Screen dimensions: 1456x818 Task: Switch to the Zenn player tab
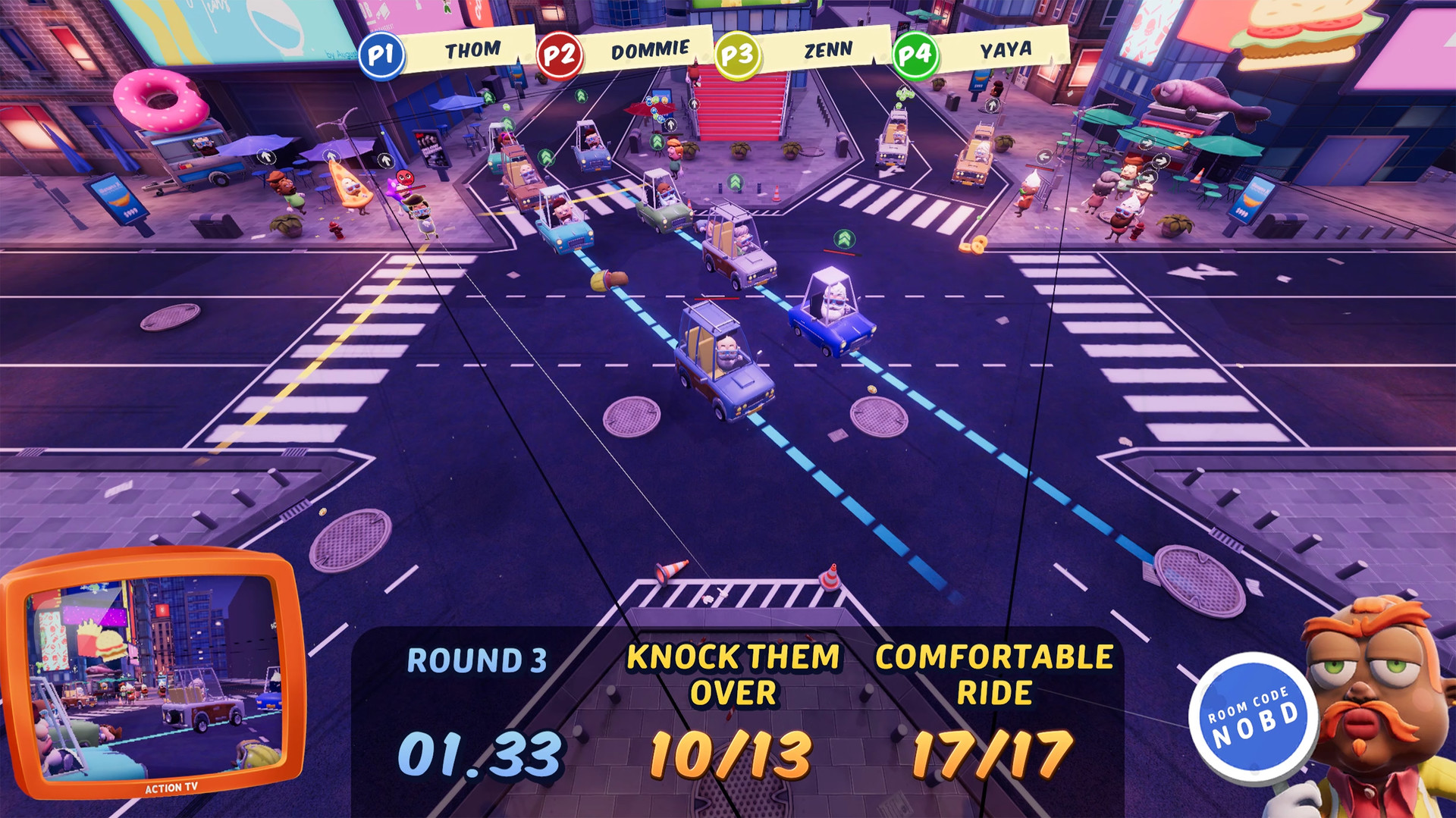click(828, 48)
